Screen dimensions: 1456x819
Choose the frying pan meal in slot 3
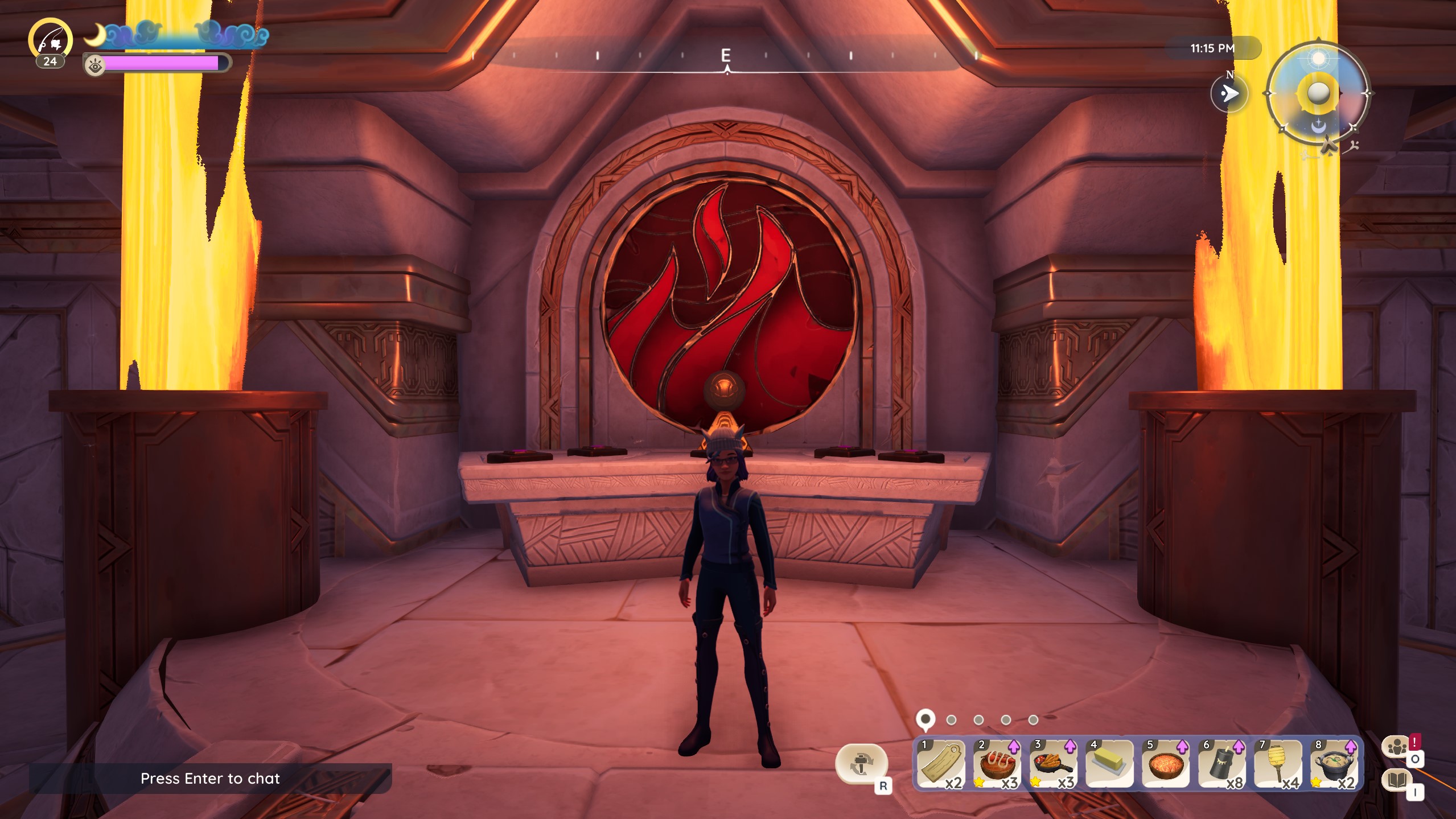coord(1053,764)
